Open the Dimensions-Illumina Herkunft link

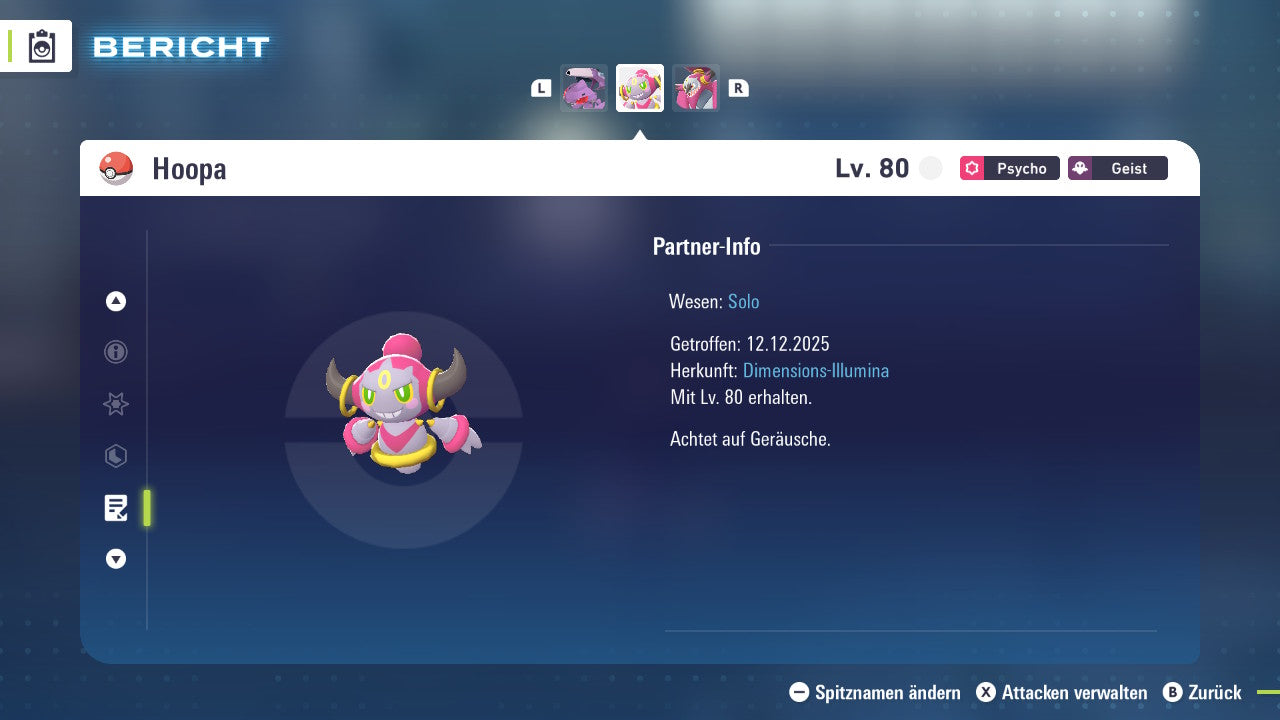[814, 370]
